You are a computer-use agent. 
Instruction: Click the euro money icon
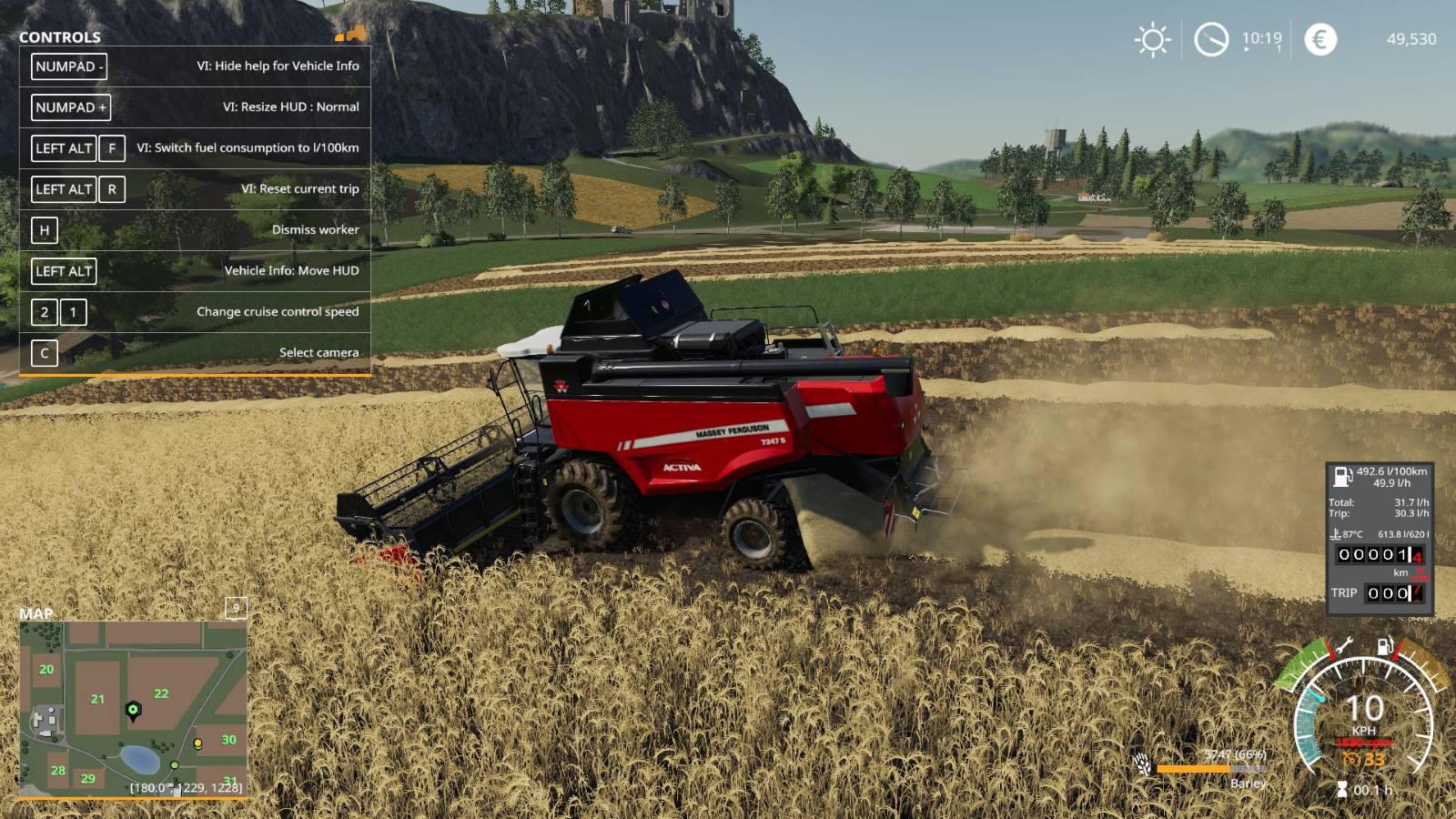(x=1320, y=39)
